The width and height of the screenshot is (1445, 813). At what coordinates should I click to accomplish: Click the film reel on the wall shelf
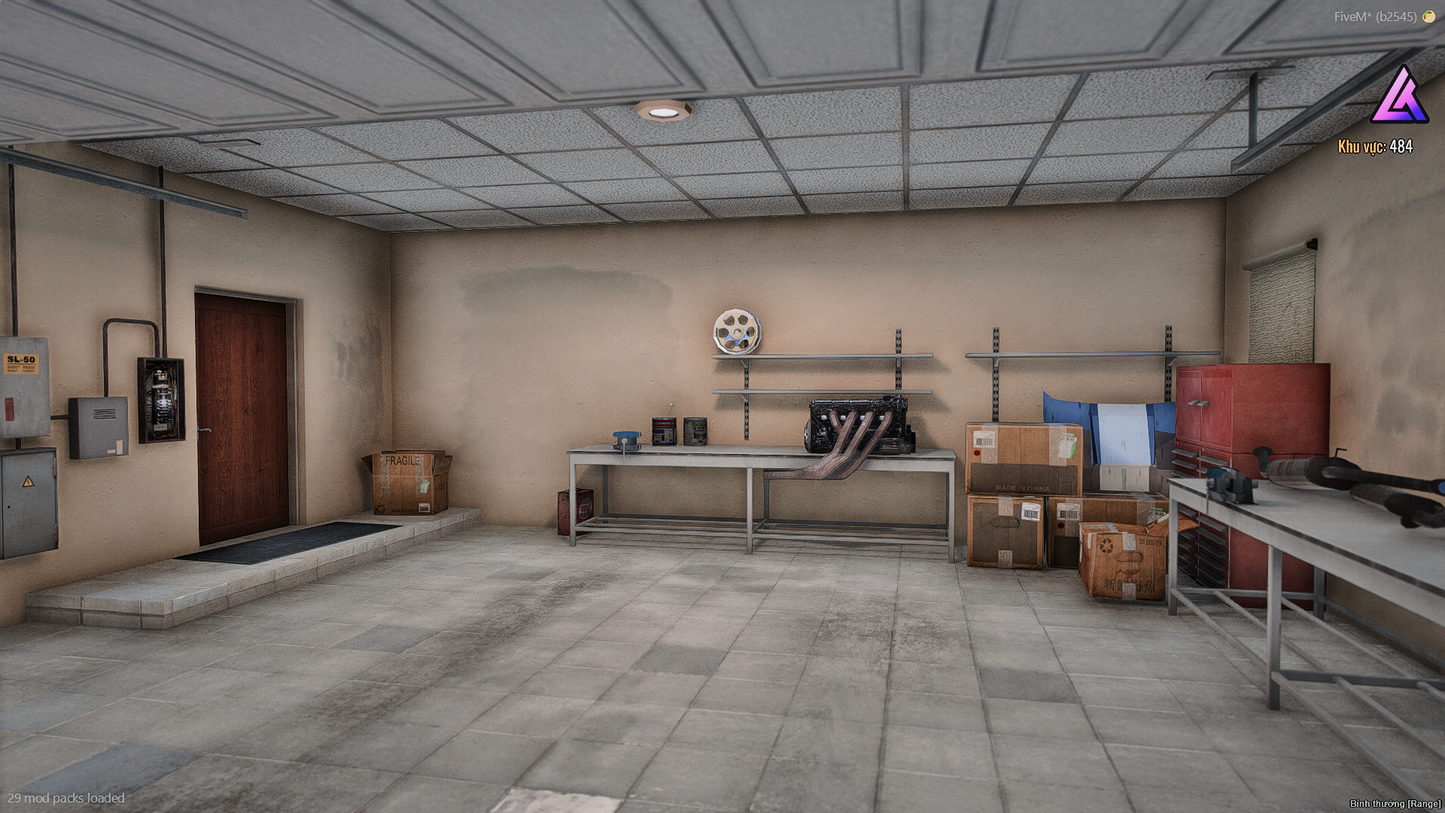pyautogui.click(x=735, y=330)
